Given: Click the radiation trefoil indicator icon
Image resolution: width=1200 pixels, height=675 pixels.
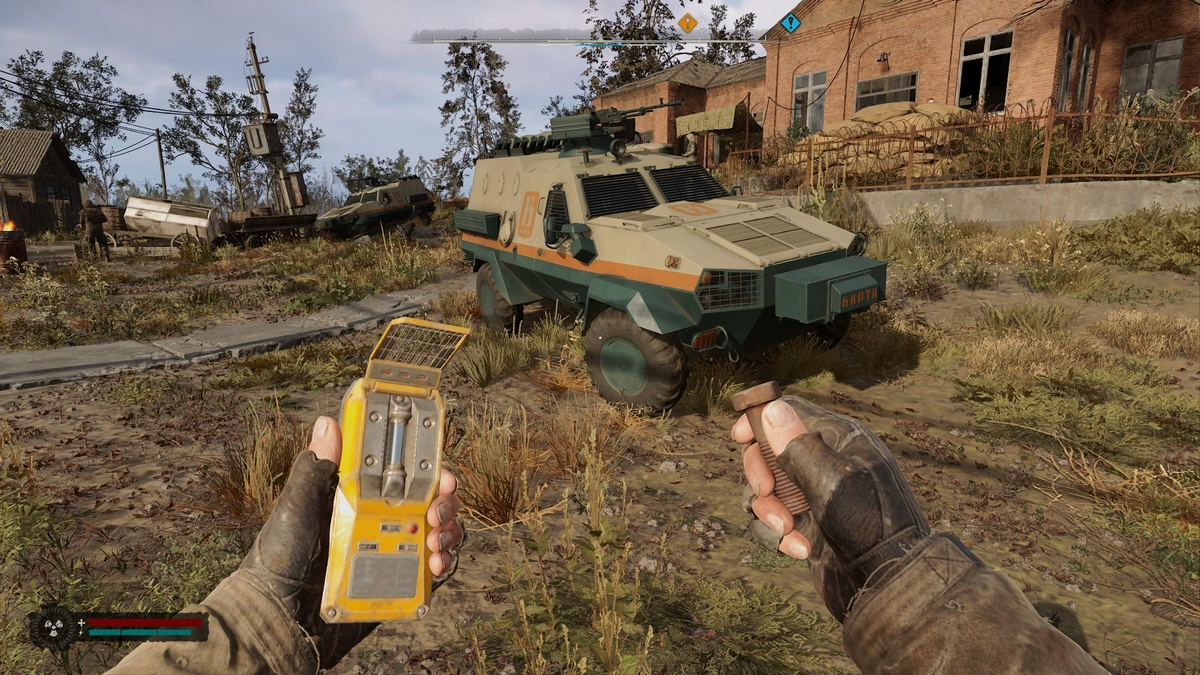Looking at the screenshot, I should pos(52,627).
